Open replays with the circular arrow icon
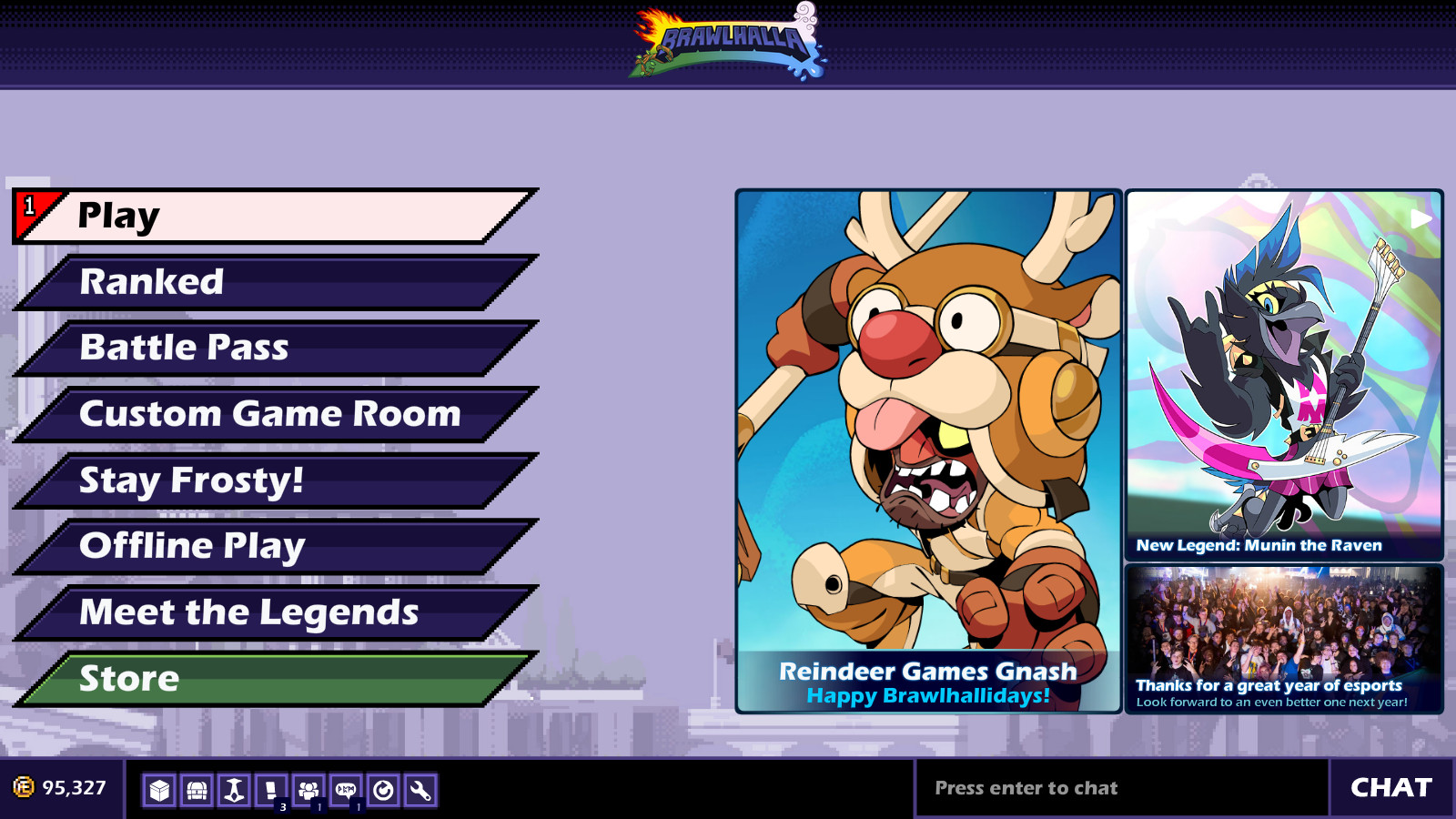The image size is (1456, 819). coord(384,791)
